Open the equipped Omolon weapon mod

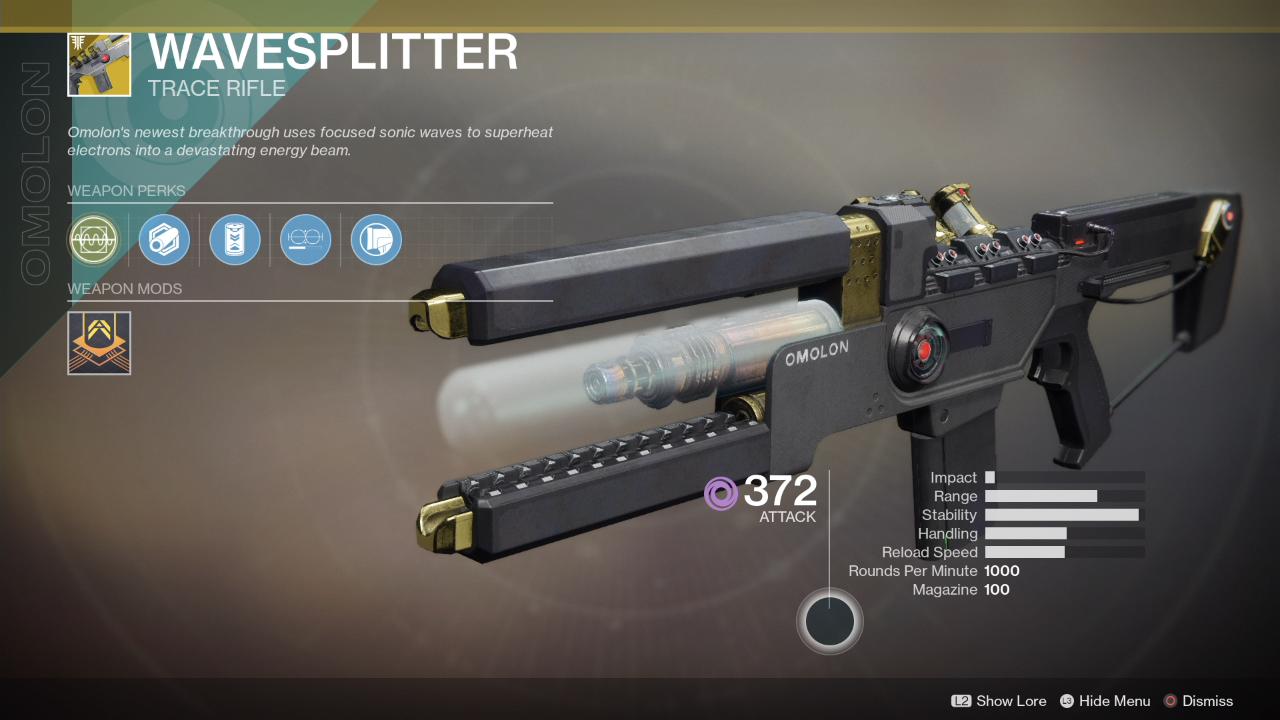[98, 343]
